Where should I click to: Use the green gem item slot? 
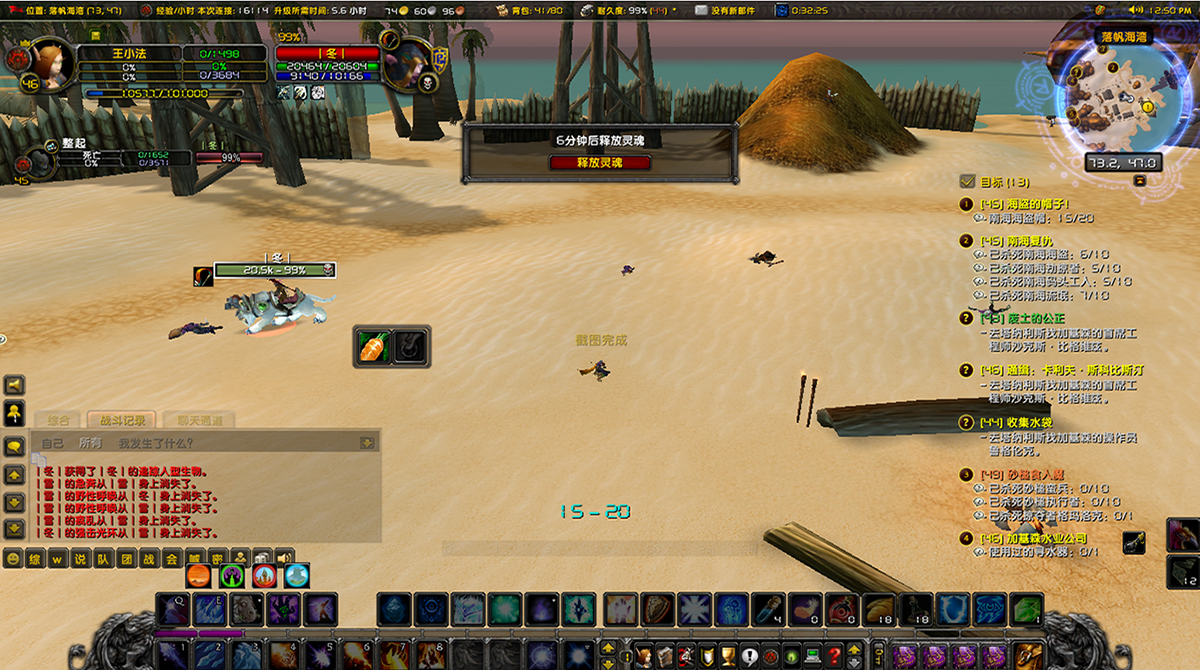click(1028, 609)
